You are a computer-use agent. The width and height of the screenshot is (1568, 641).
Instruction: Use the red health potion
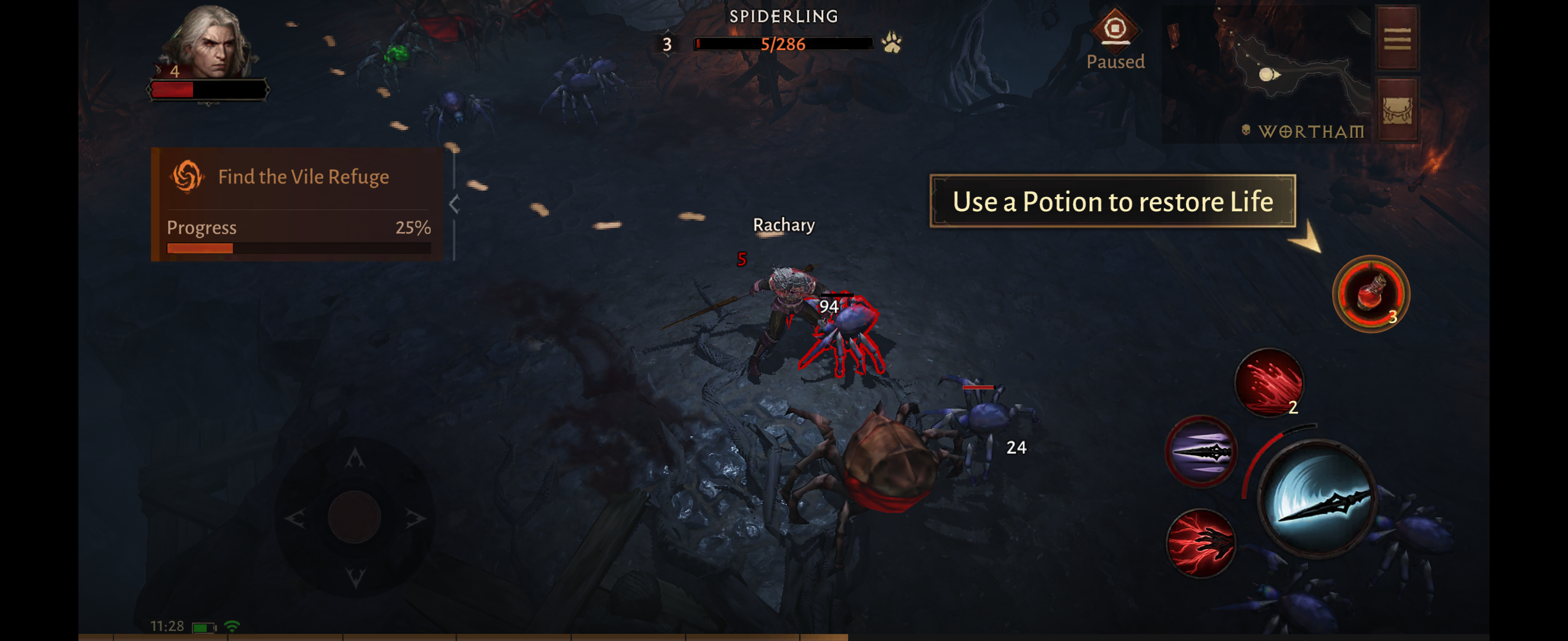coord(1371,294)
